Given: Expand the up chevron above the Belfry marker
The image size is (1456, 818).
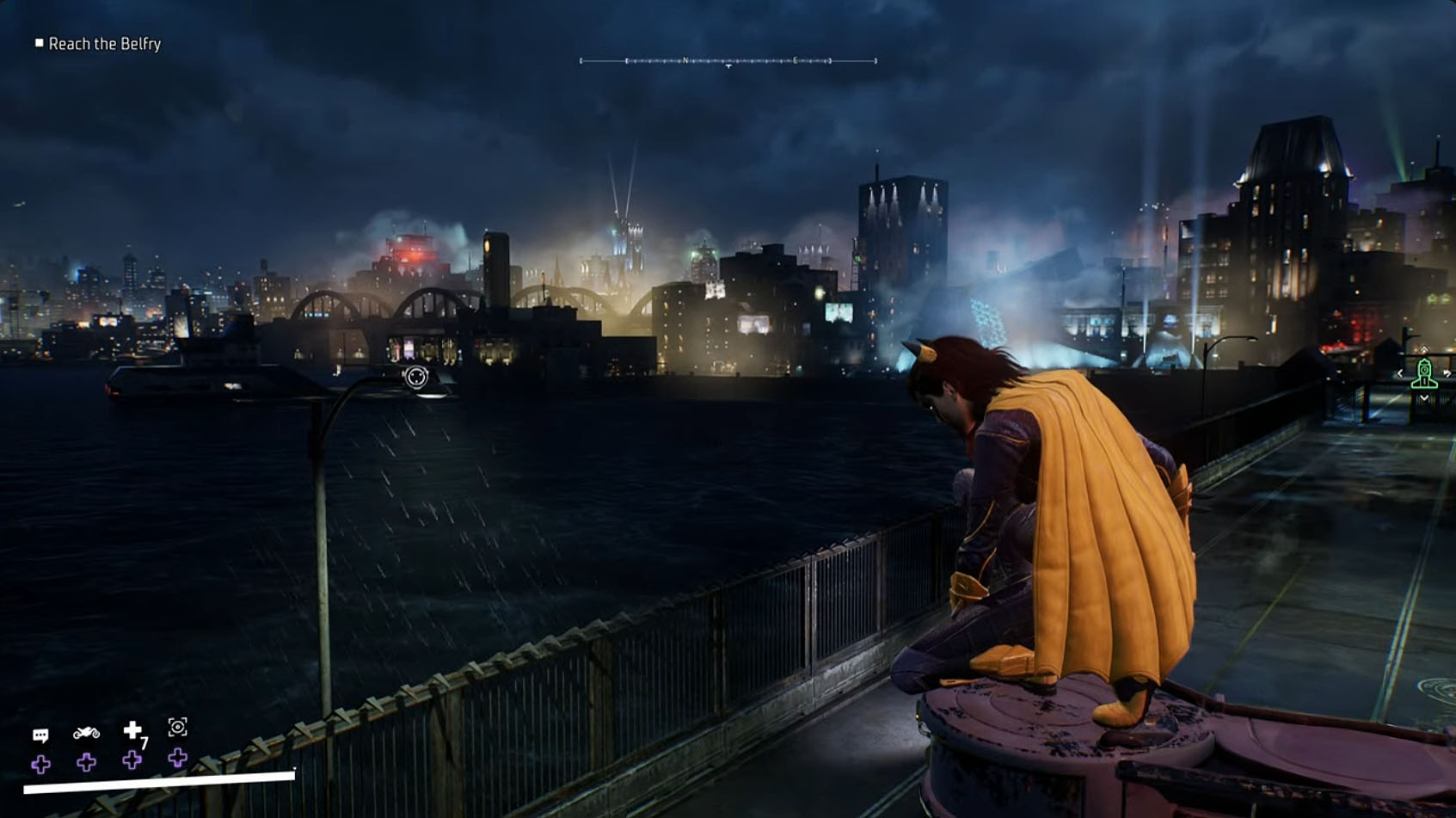Looking at the screenshot, I should (x=1424, y=349).
